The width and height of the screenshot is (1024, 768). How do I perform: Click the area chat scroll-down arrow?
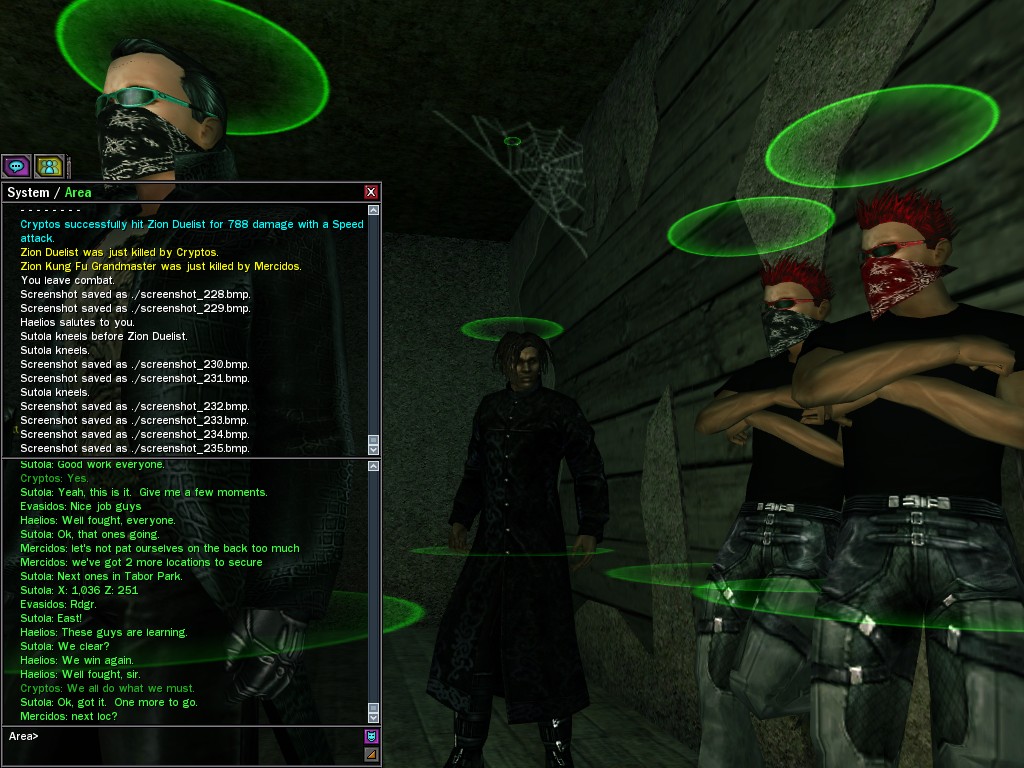point(374,717)
